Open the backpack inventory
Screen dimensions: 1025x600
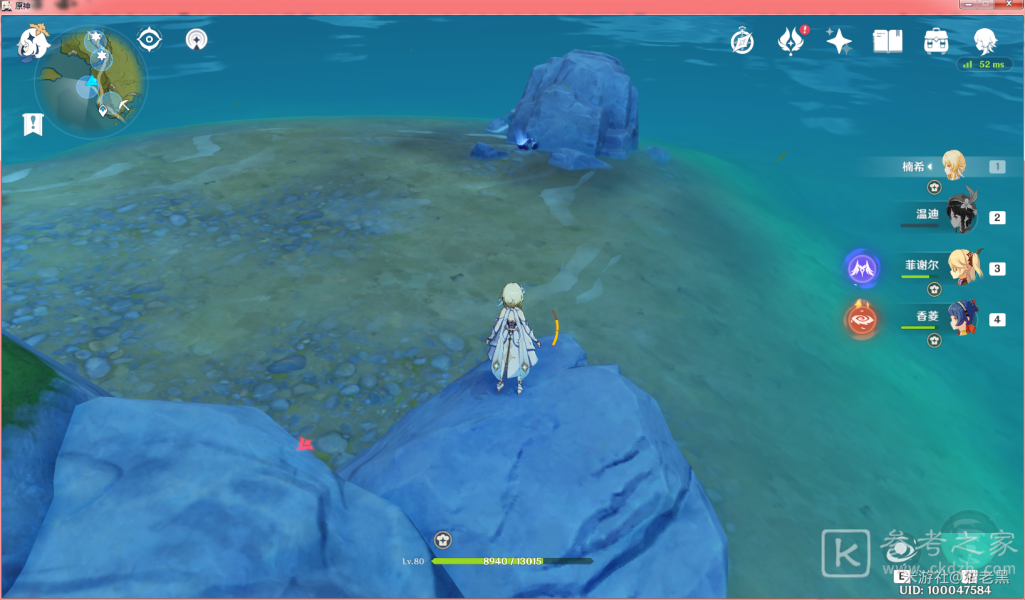click(936, 41)
